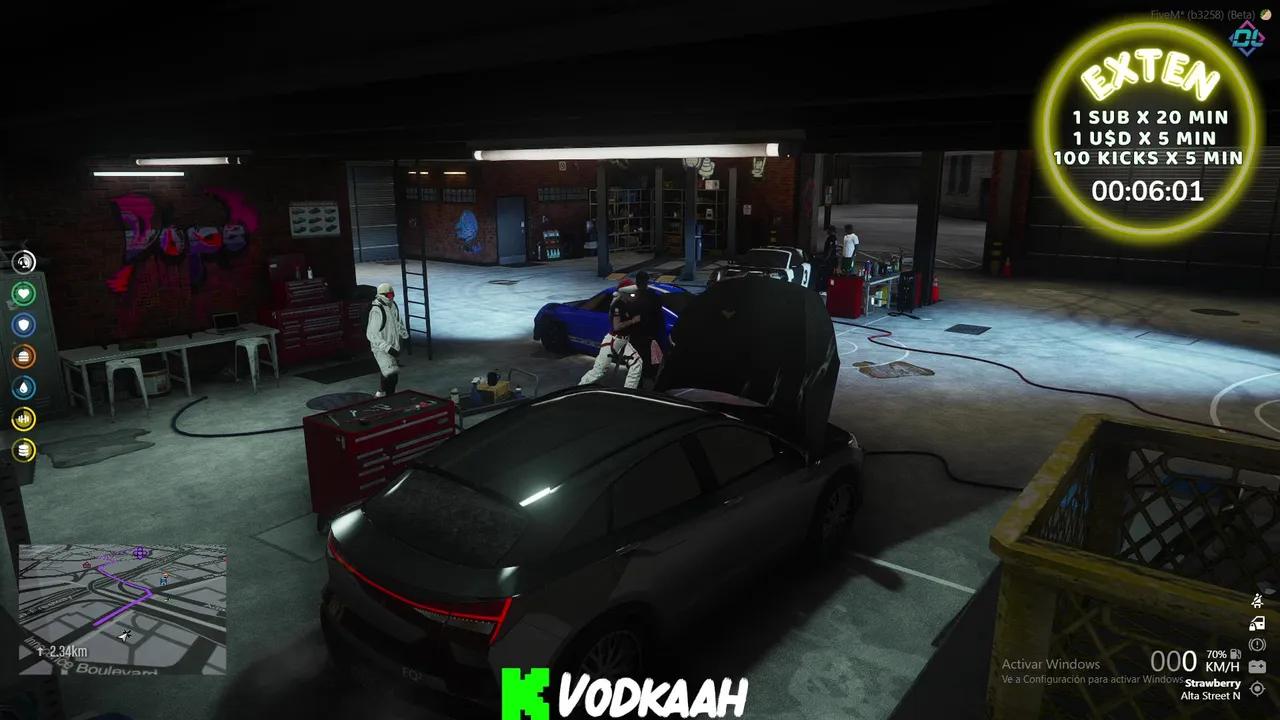Toggle the vehicle door lock indicator

(x=1257, y=623)
